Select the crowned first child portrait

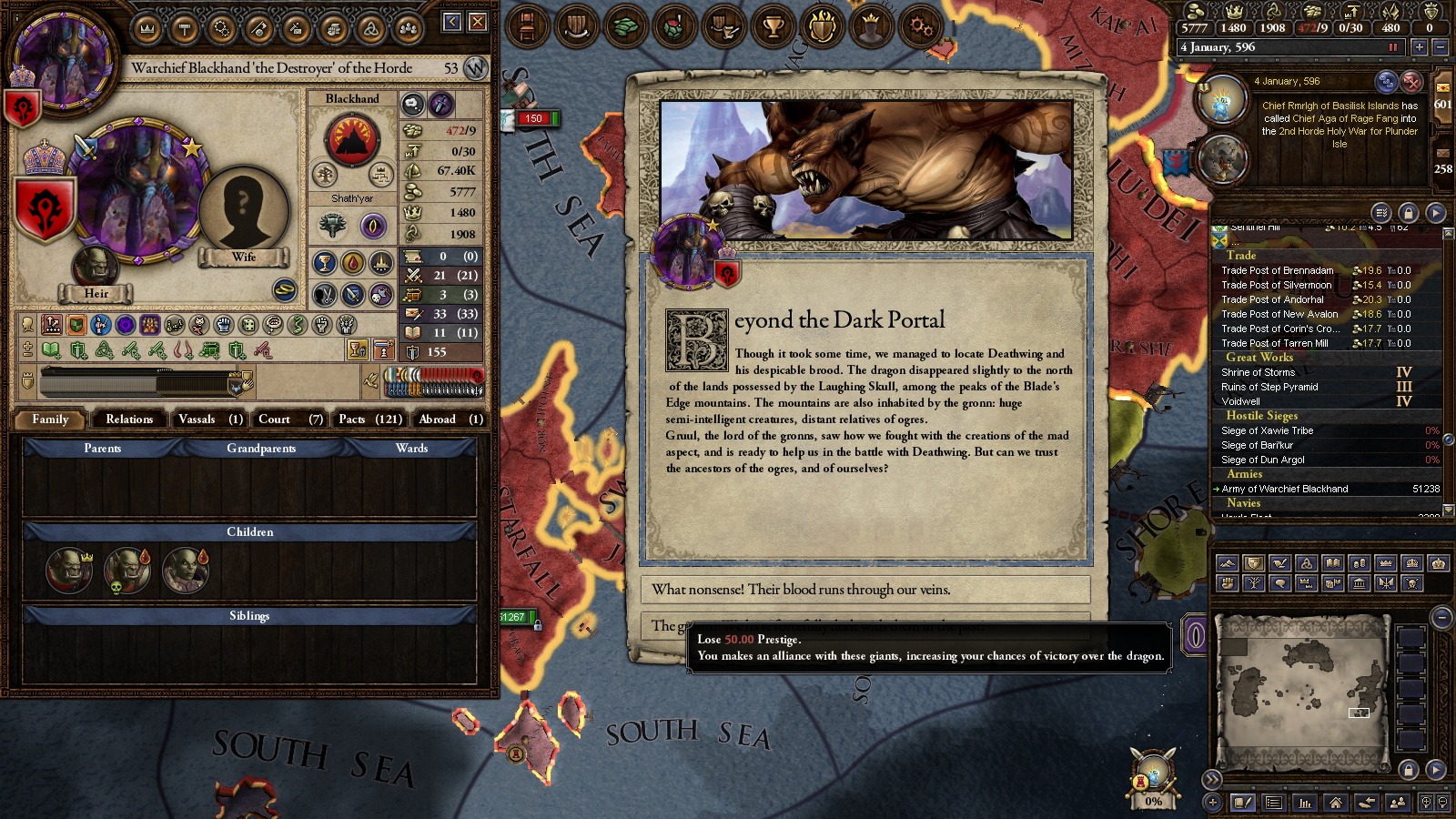coord(68,570)
